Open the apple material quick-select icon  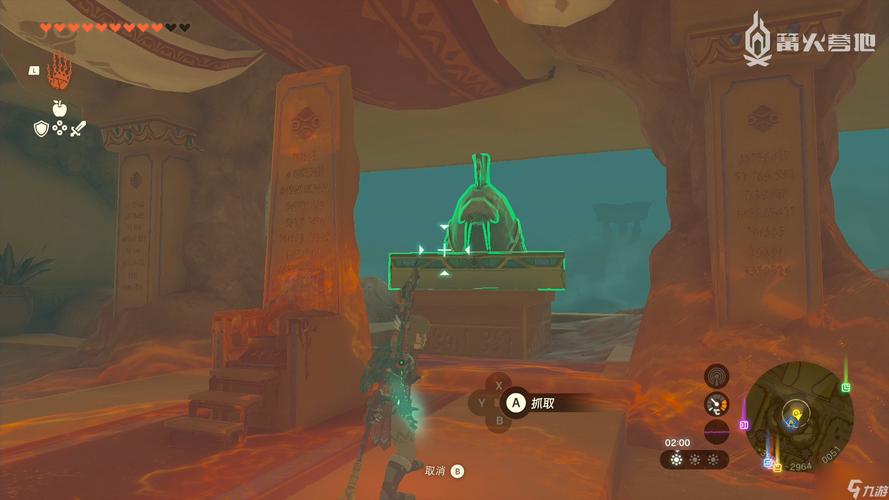point(59,108)
